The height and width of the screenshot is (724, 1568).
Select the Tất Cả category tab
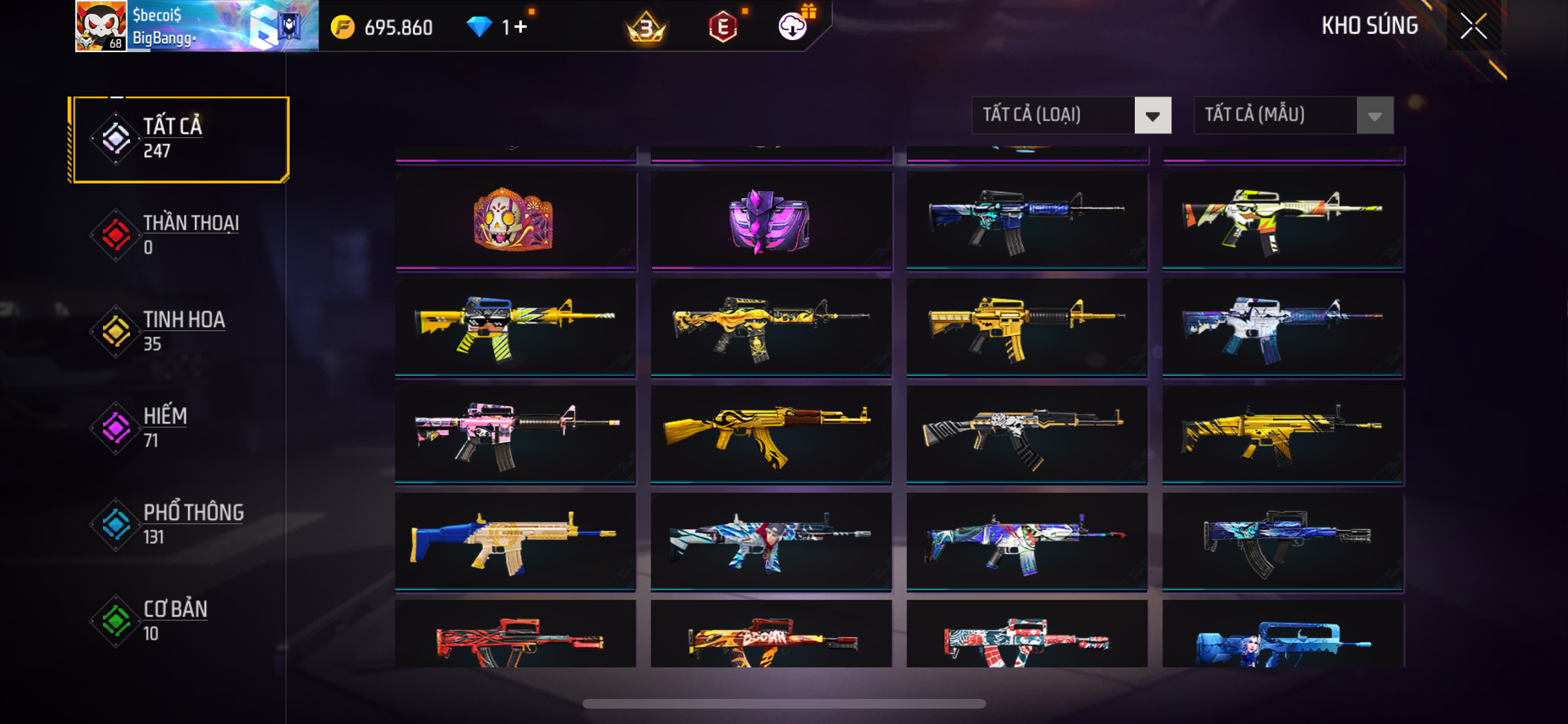181,139
